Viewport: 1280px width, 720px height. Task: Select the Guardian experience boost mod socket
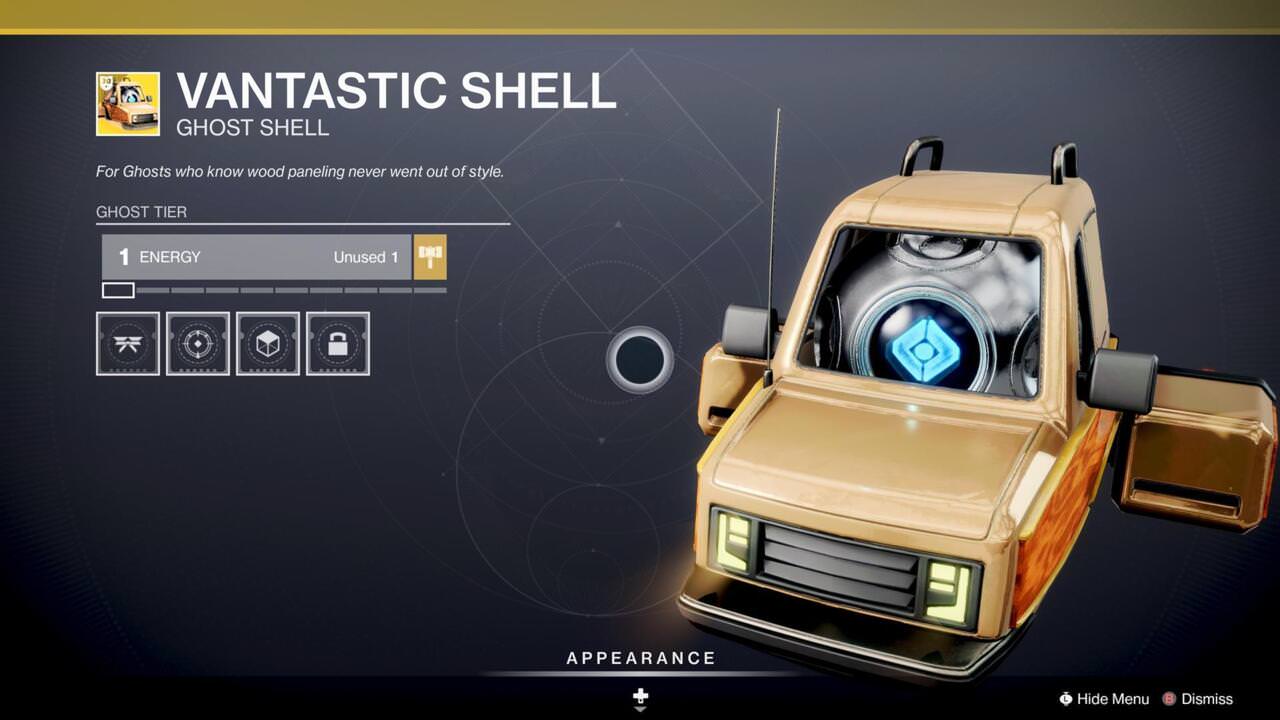[x=127, y=343]
